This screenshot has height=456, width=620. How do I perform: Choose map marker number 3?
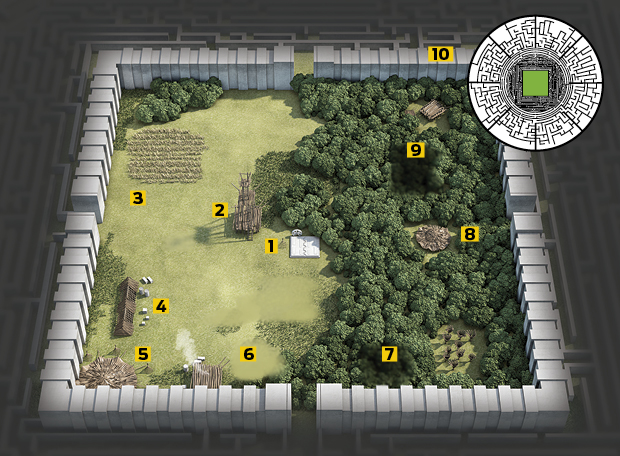pos(138,198)
